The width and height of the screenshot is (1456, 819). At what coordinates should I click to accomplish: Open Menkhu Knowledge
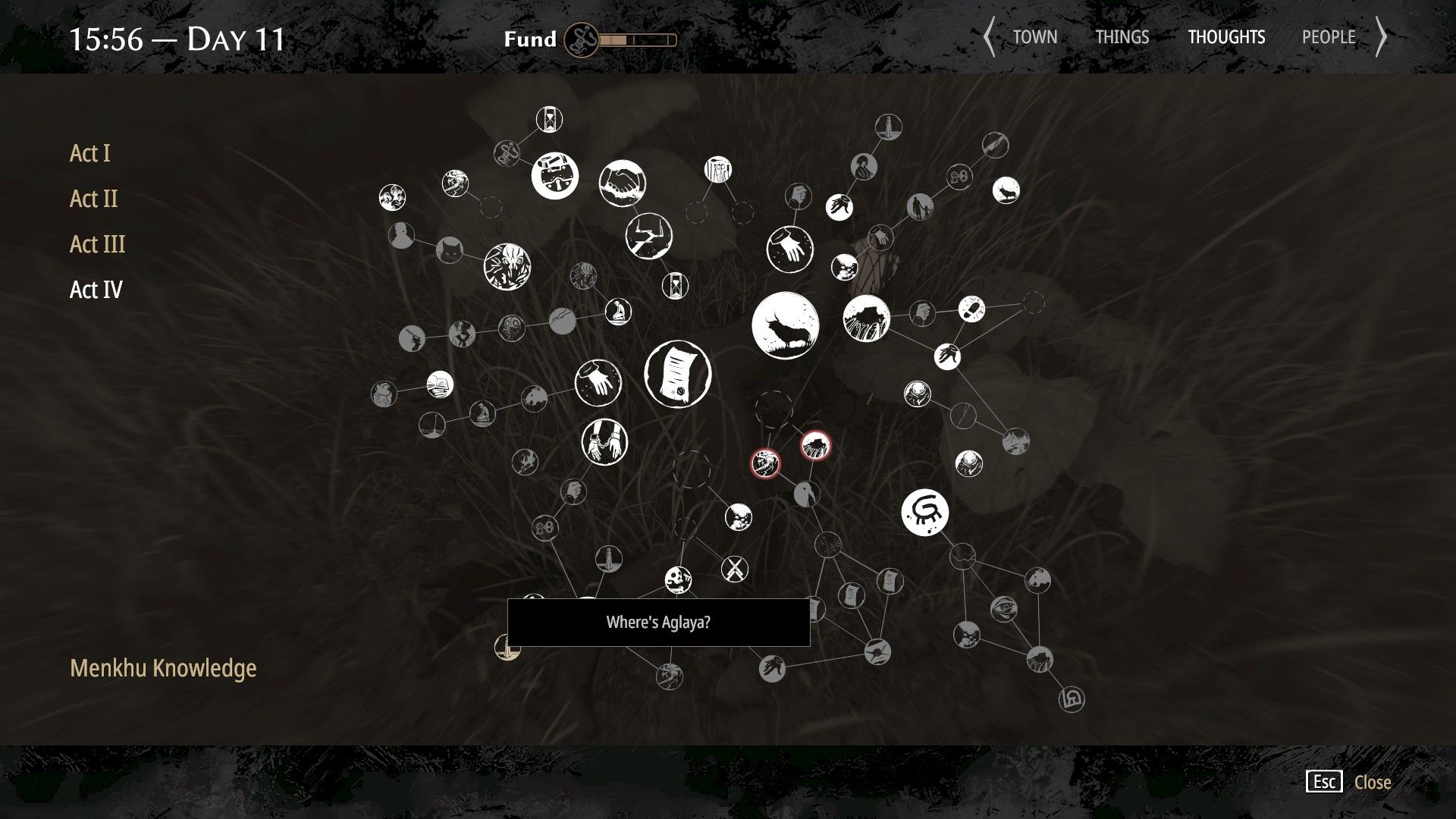tap(163, 668)
